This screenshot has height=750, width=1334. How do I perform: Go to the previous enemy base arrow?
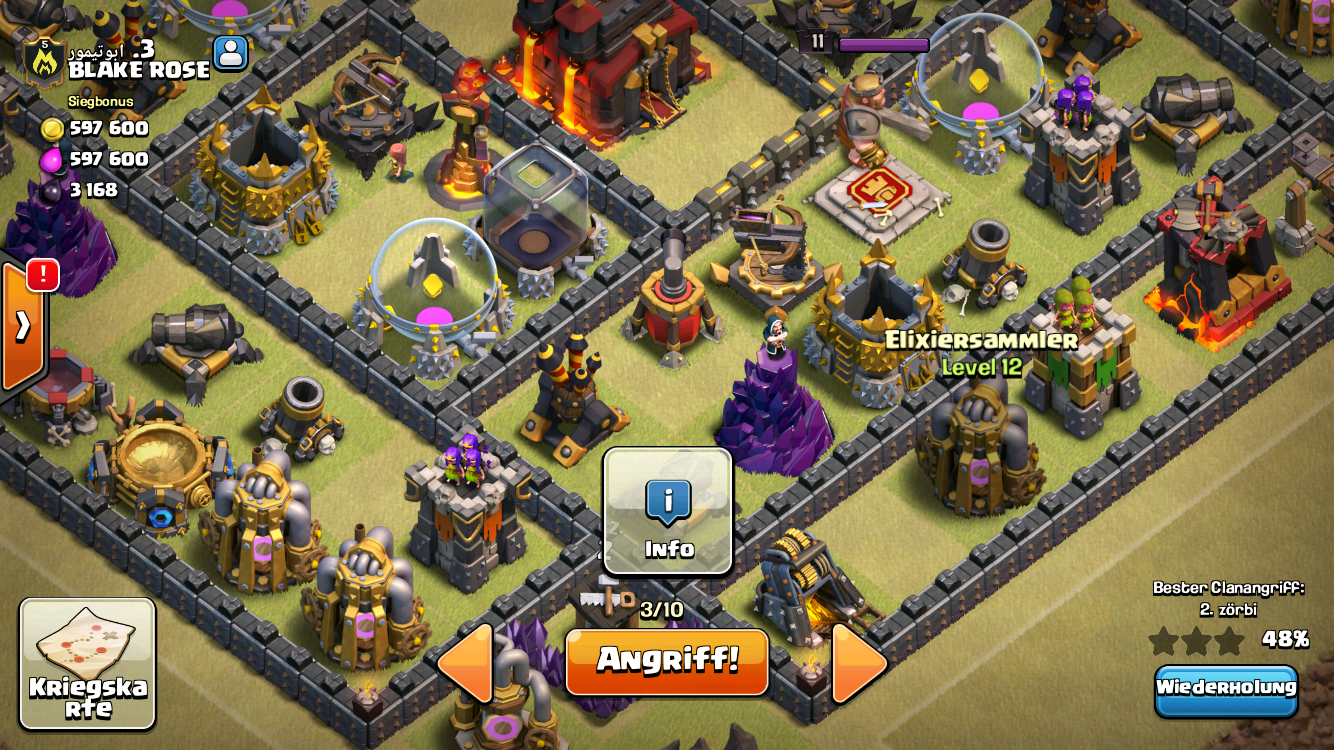point(468,662)
